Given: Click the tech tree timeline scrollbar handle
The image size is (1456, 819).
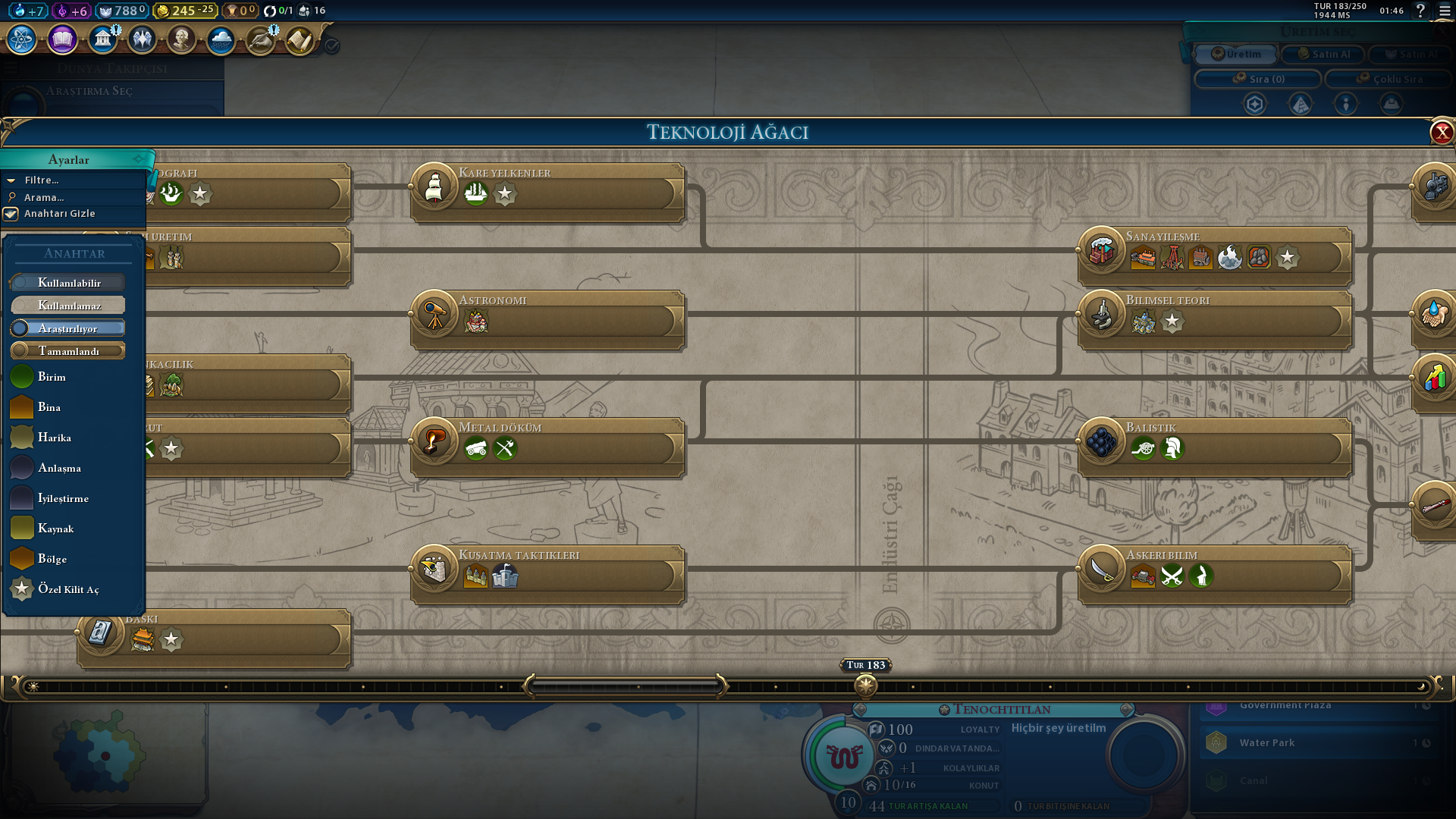Looking at the screenshot, I should (x=624, y=686).
